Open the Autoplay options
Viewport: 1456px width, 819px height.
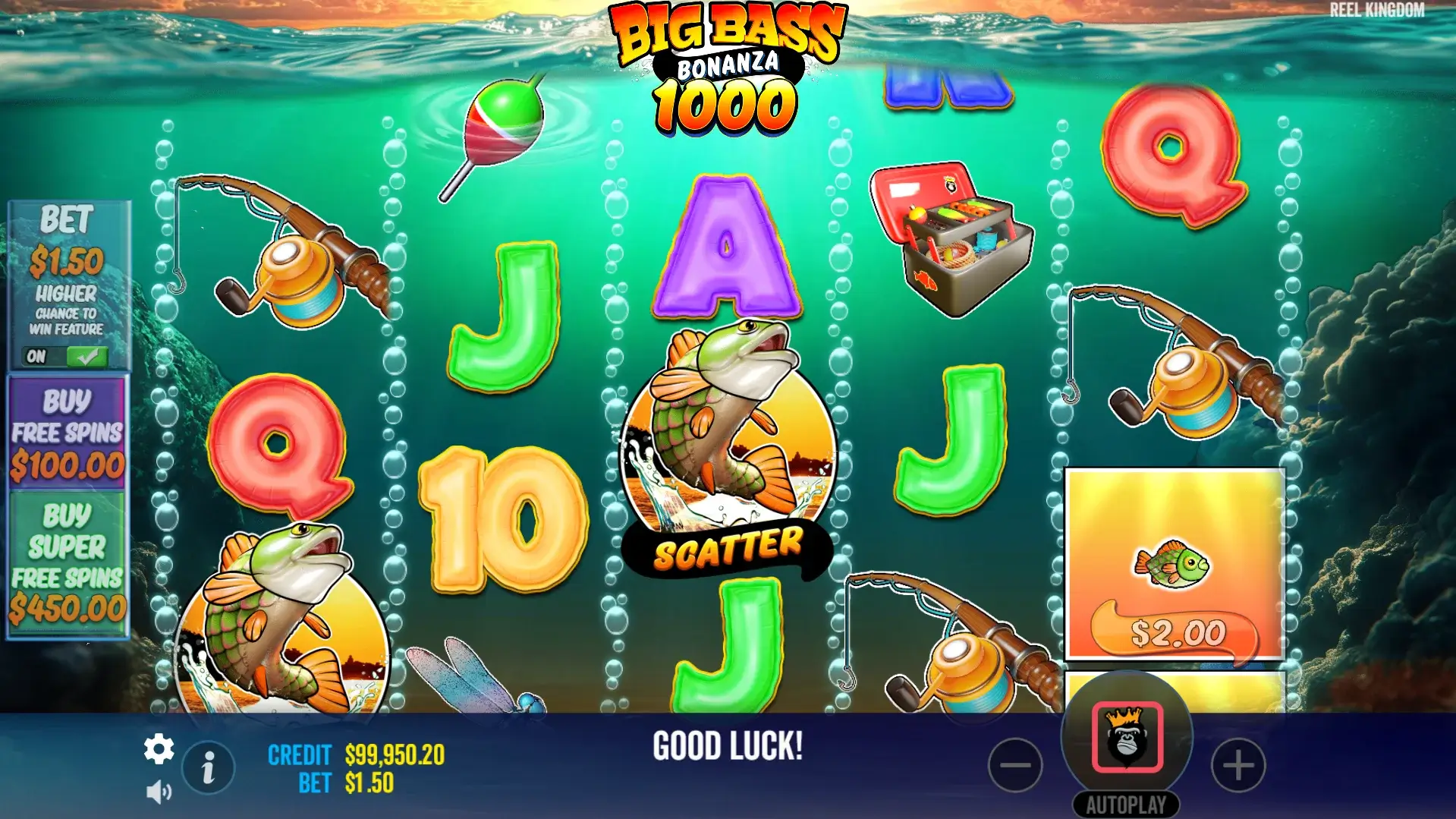tap(1126, 805)
